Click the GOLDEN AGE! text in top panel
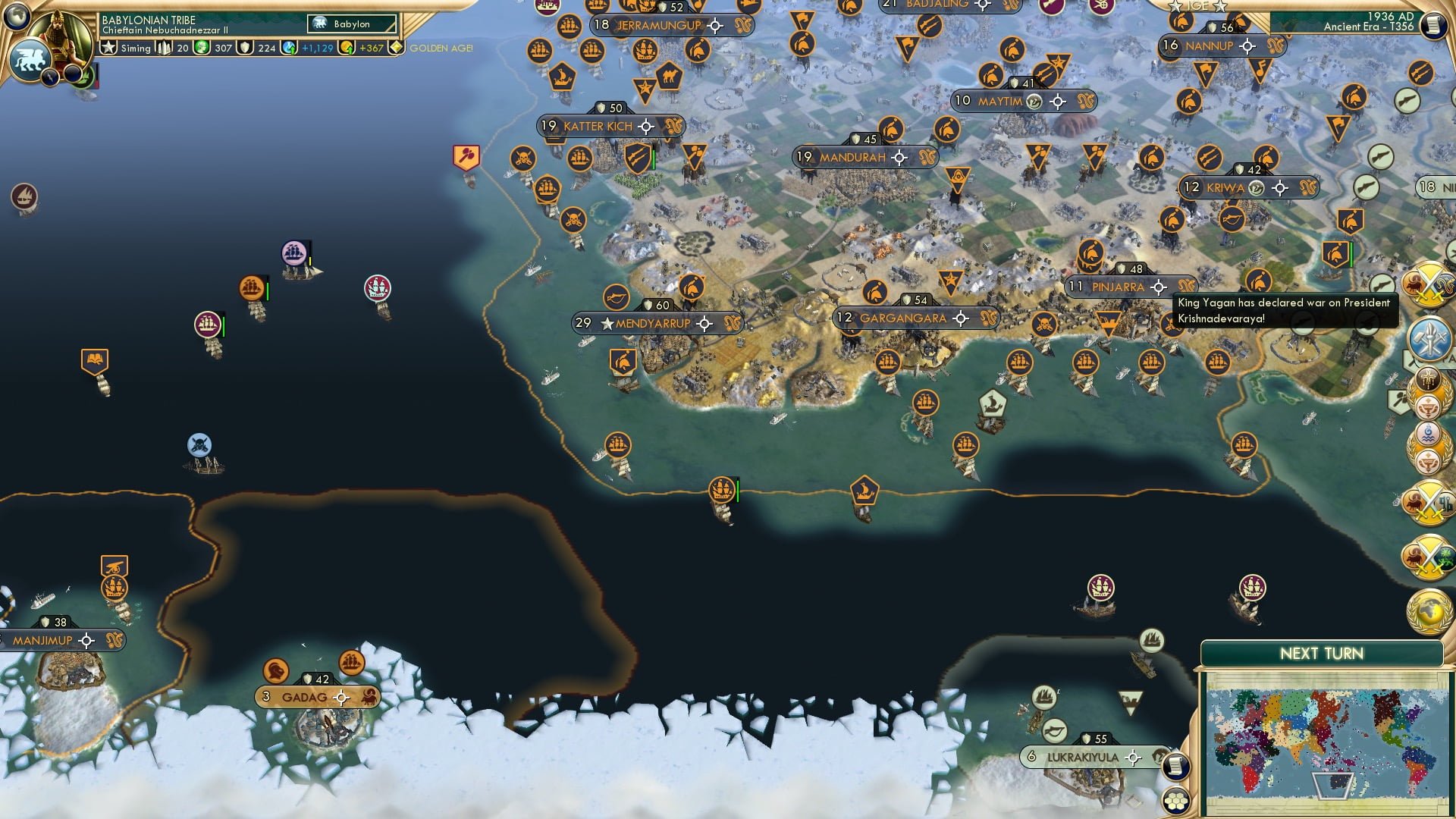 coord(441,49)
